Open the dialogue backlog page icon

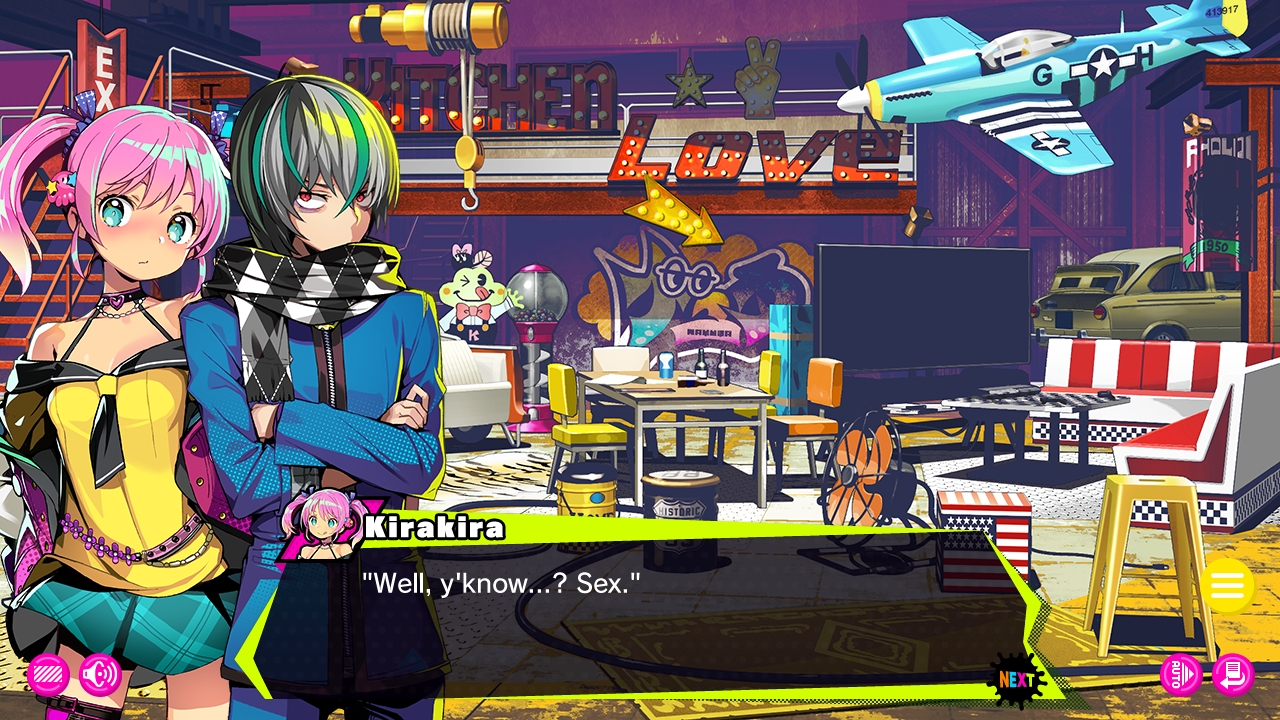[1233, 675]
